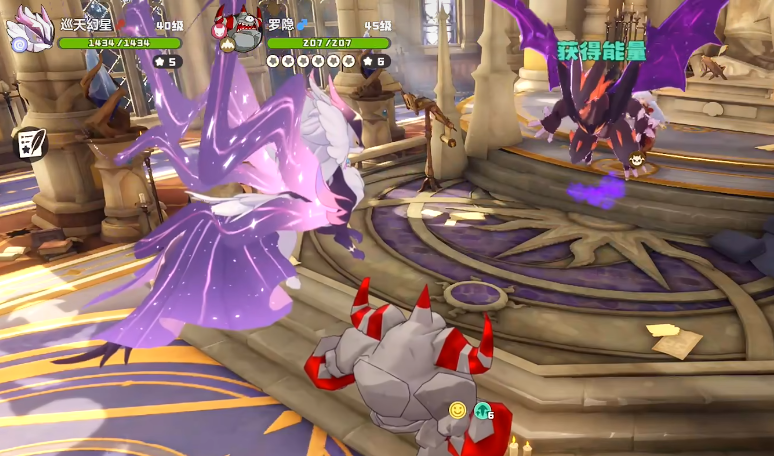Click the yellow smiley face status icon
The image size is (774, 456).
pos(458,410)
